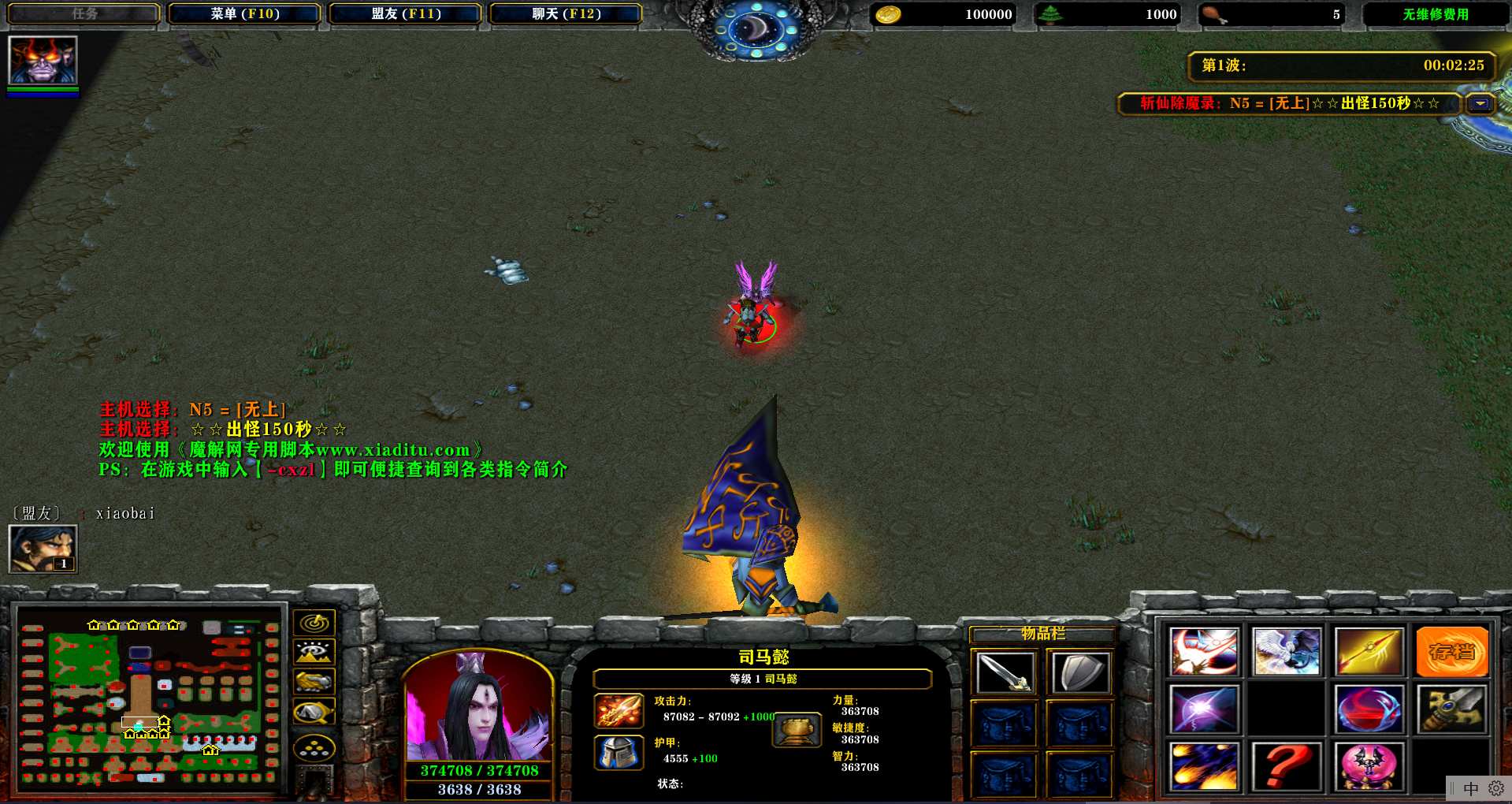
Task: Open the 聊天 (F12) chat log
Action: [x=566, y=13]
